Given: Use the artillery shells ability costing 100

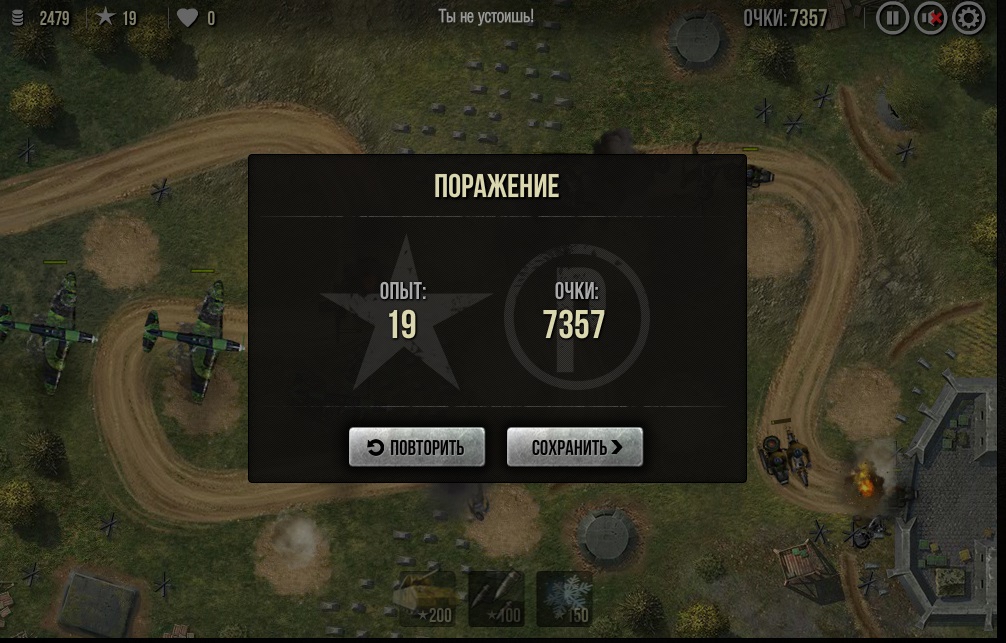Looking at the screenshot, I should 496,598.
